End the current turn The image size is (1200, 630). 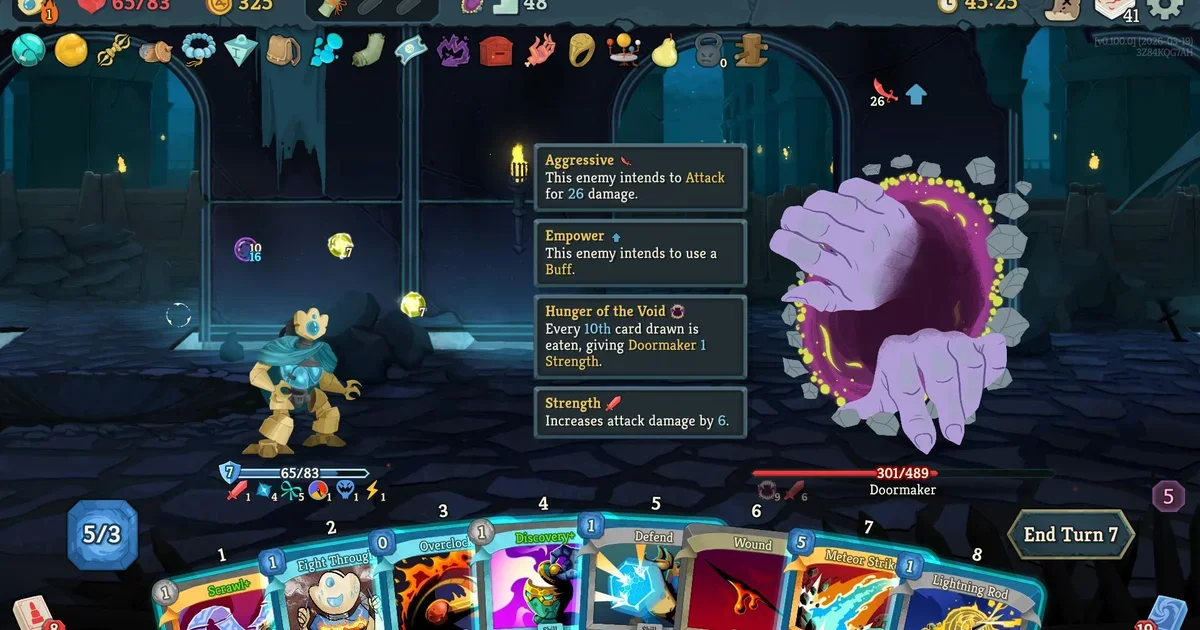[1070, 535]
